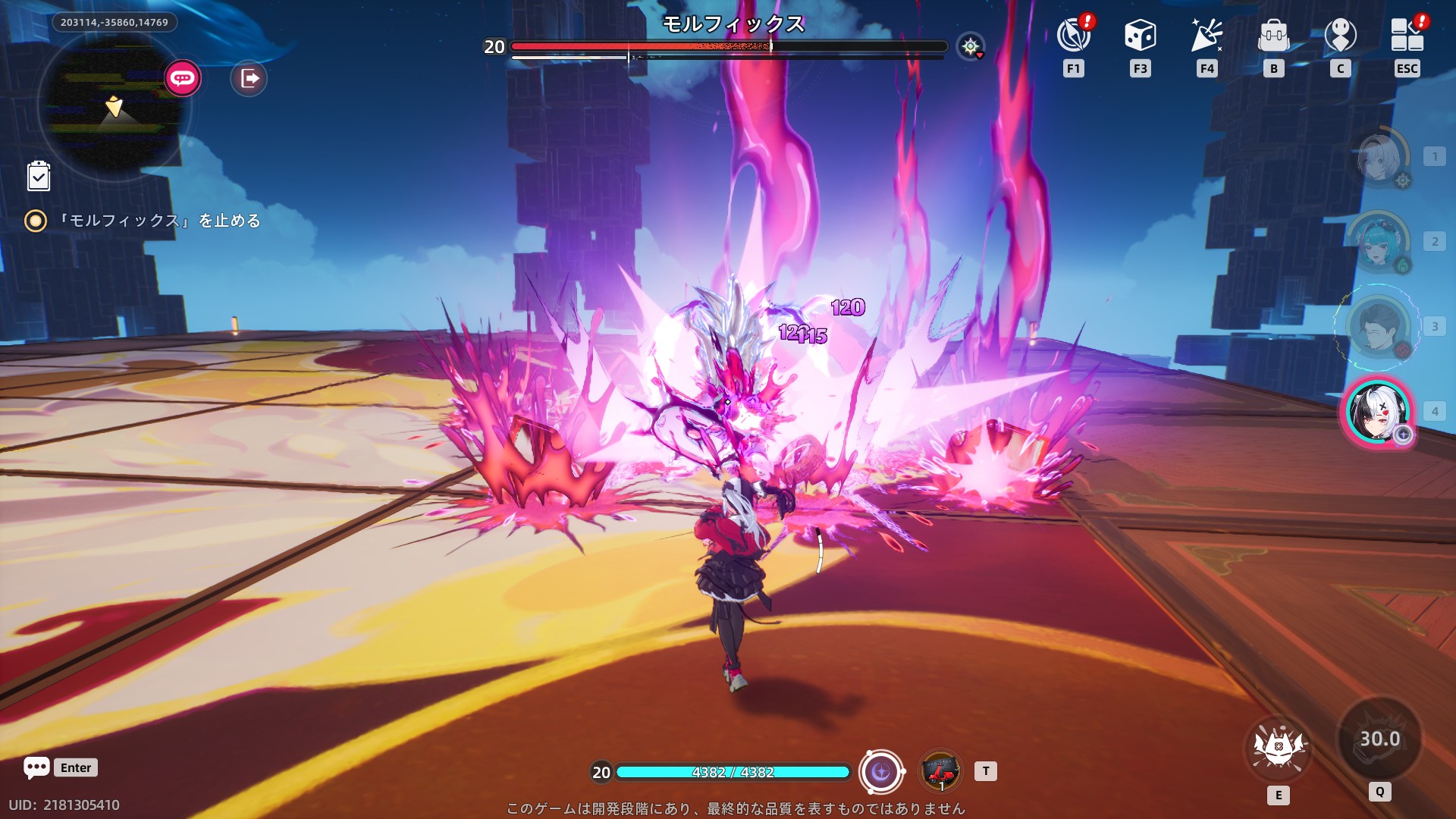Image resolution: width=1456 pixels, height=819 pixels.
Task: Click the exit arrow button
Action: [249, 78]
